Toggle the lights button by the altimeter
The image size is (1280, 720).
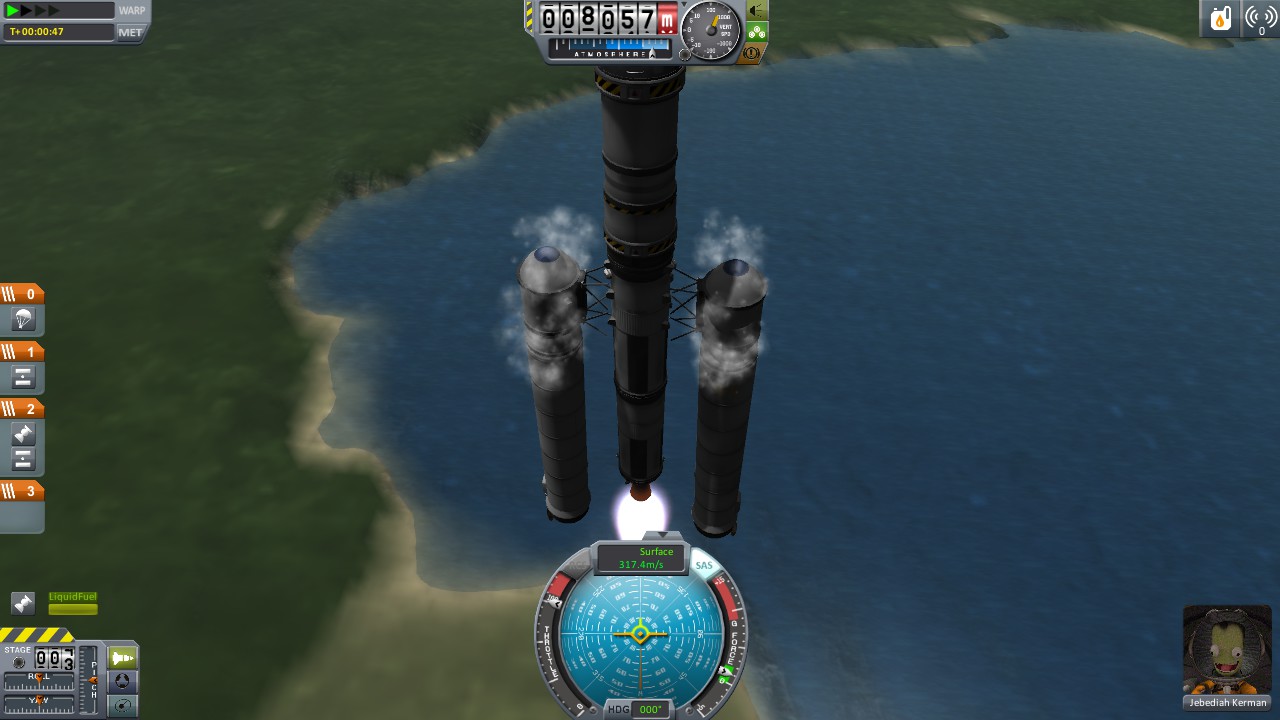click(757, 11)
